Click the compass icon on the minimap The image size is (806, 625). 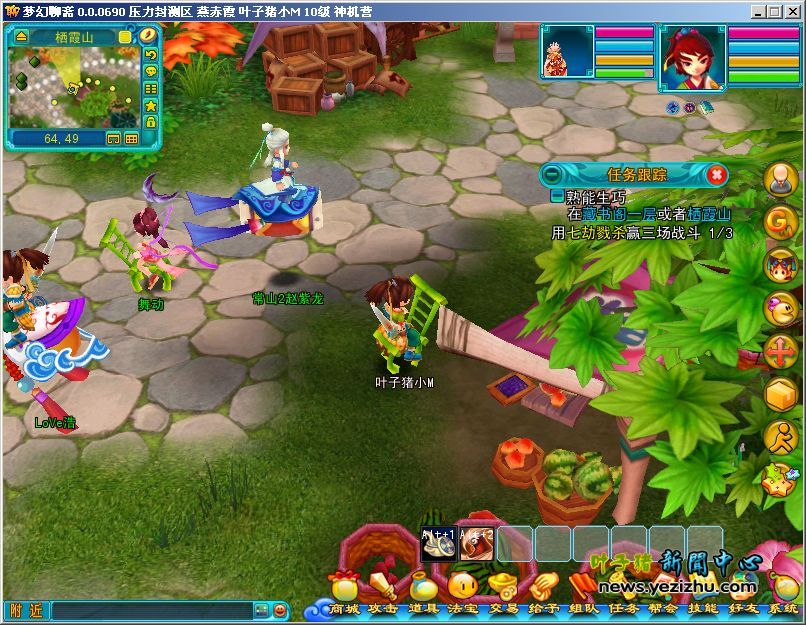148,36
